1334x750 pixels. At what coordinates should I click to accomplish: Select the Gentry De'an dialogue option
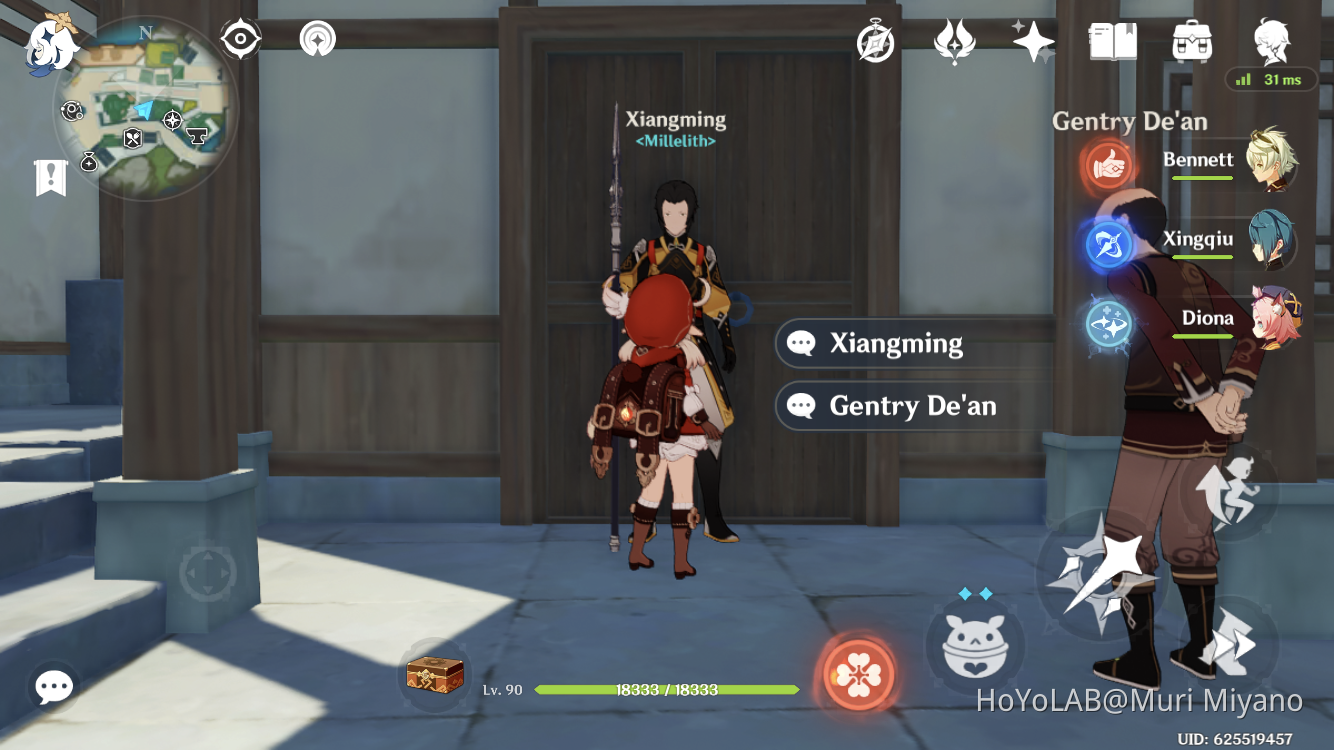pyautogui.click(x=913, y=406)
